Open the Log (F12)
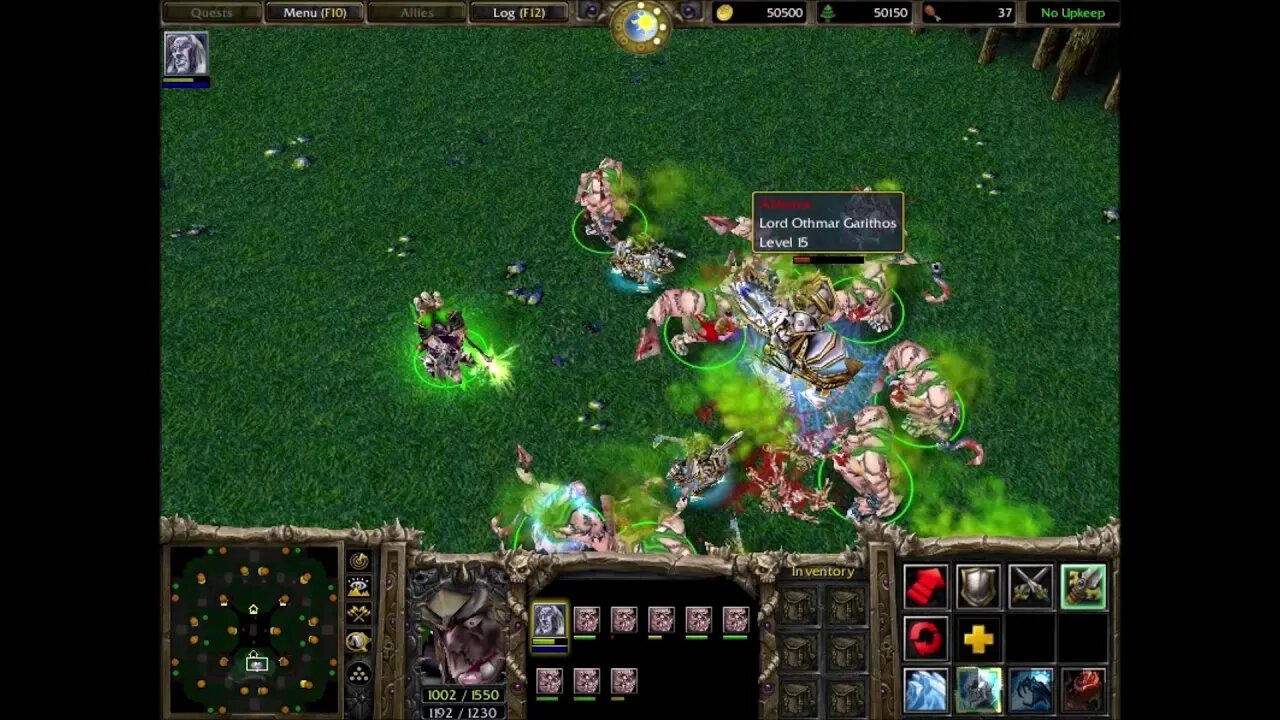The height and width of the screenshot is (720, 1280). coord(520,12)
